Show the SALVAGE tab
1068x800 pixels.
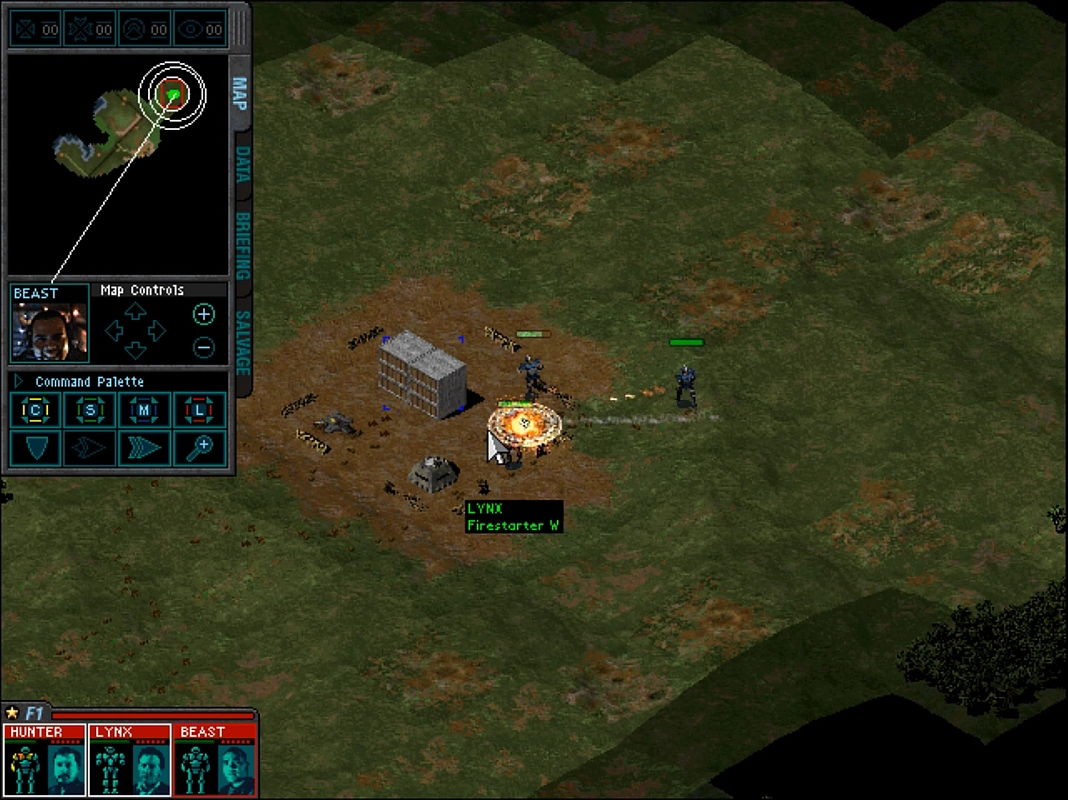tap(241, 342)
